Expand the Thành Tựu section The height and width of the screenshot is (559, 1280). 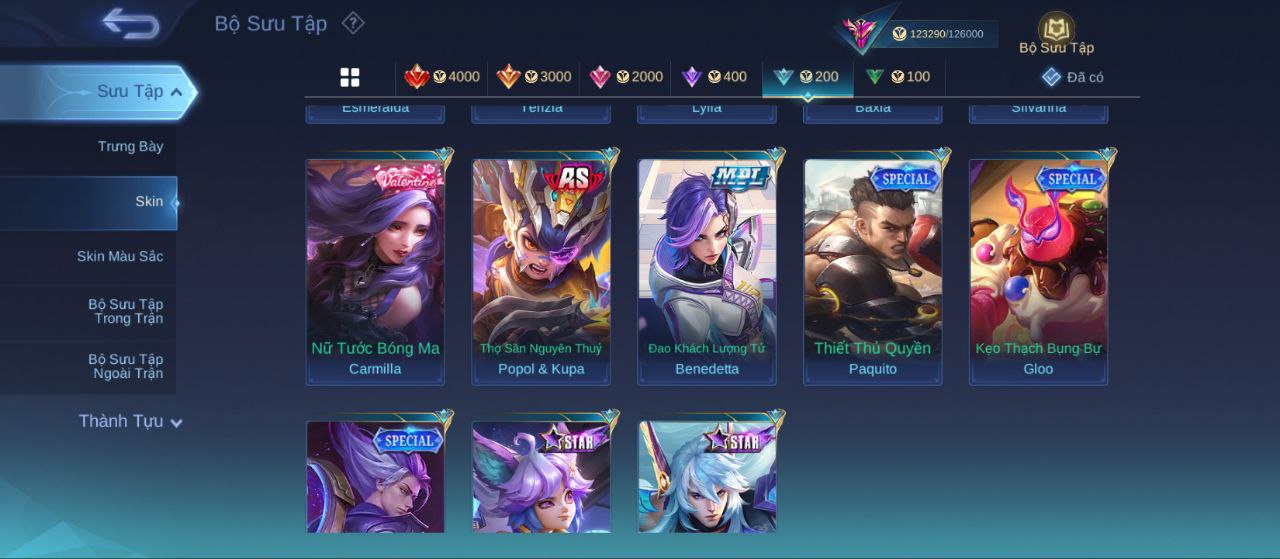[130, 422]
